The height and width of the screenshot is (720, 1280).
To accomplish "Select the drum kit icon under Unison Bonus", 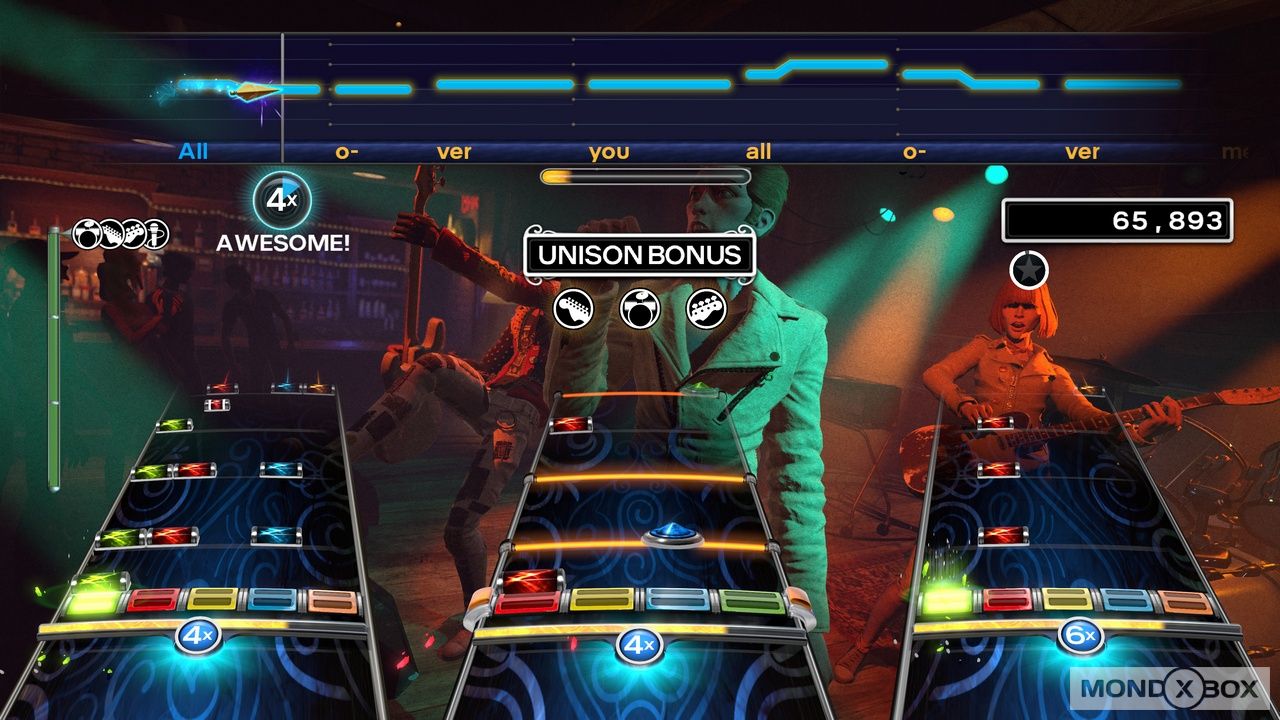I will pos(640,308).
